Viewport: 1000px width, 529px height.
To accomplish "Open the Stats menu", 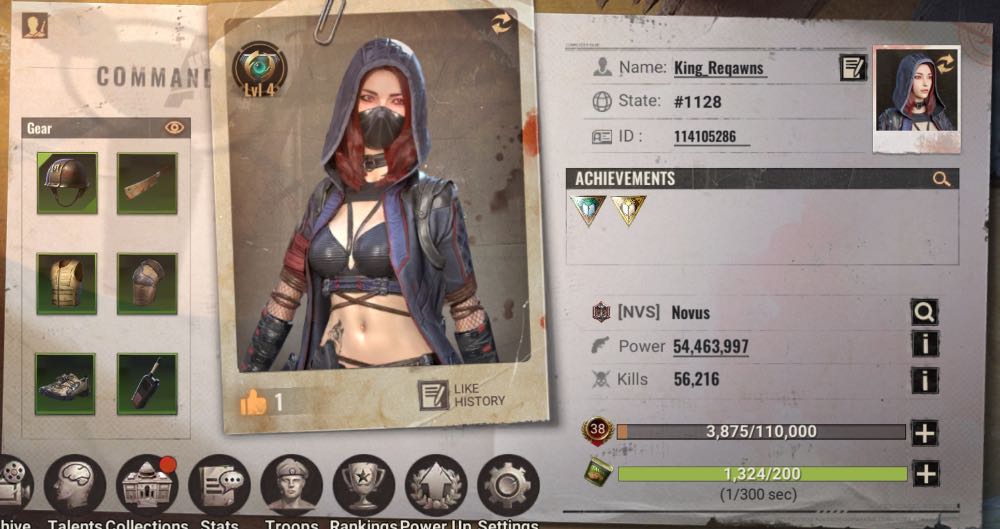I will 219,485.
